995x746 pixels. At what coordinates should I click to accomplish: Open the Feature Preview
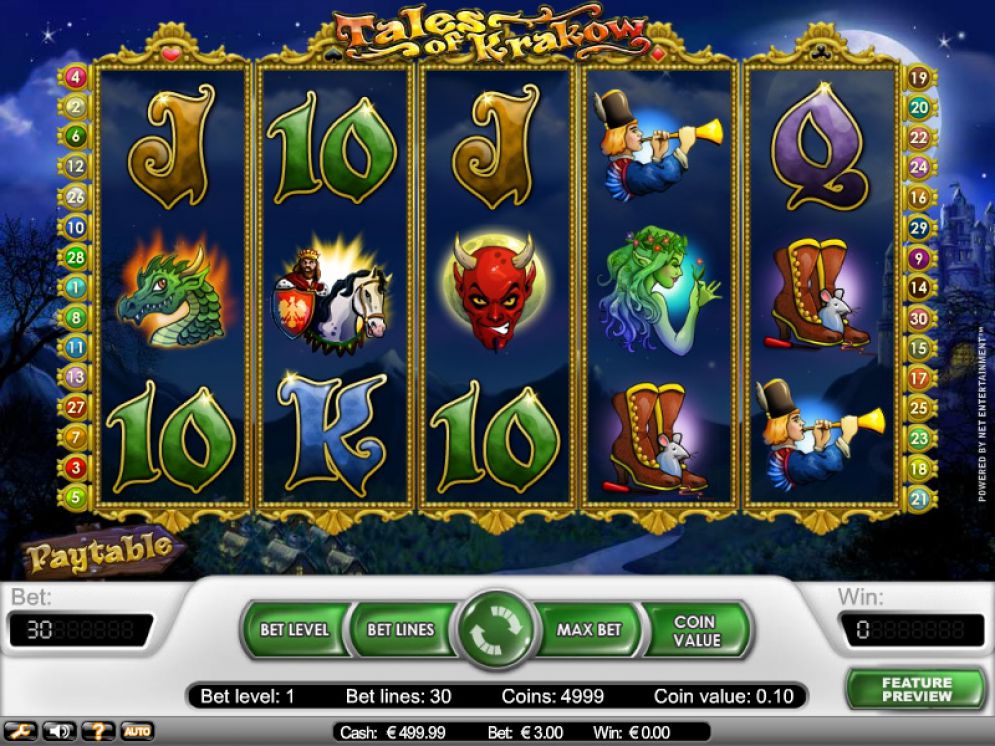tap(916, 690)
